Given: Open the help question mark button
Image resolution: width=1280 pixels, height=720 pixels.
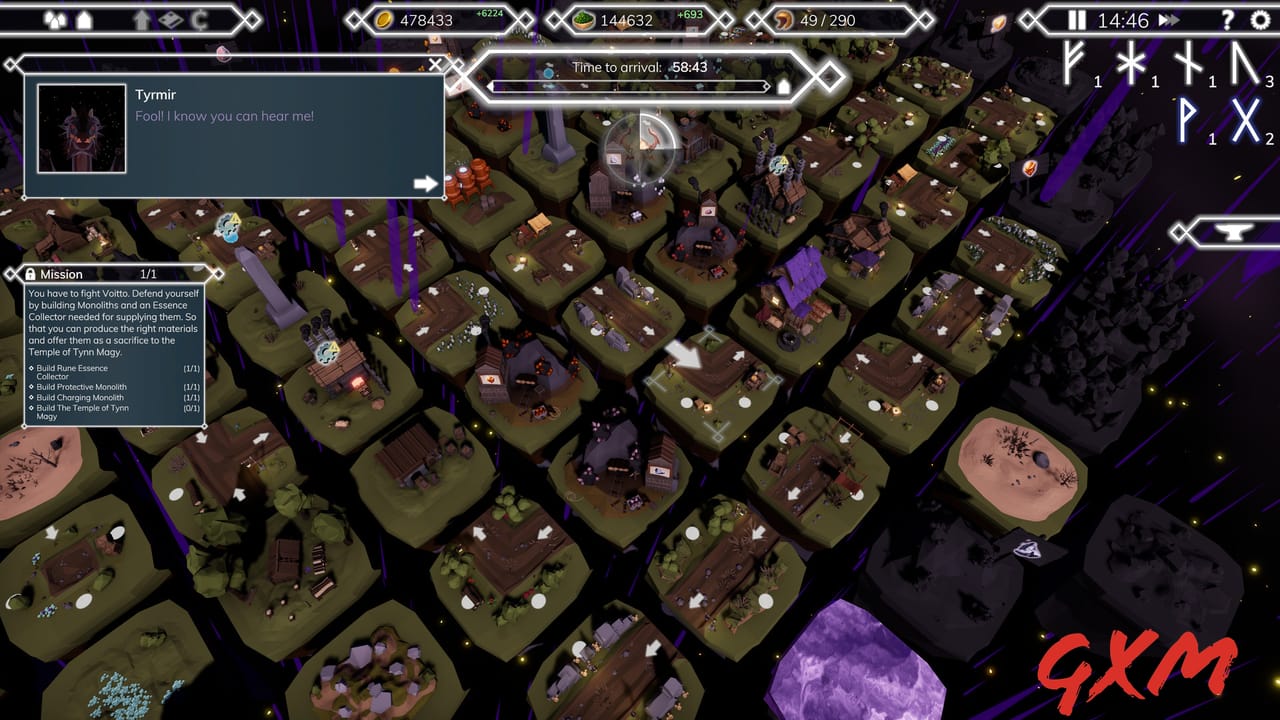Looking at the screenshot, I should (x=1228, y=22).
